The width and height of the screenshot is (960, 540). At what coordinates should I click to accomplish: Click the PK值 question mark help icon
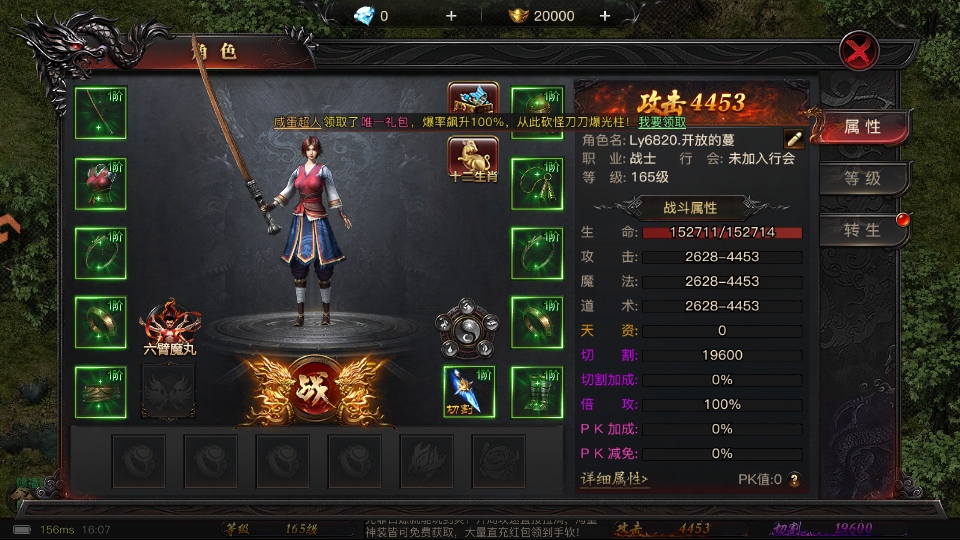click(x=794, y=480)
